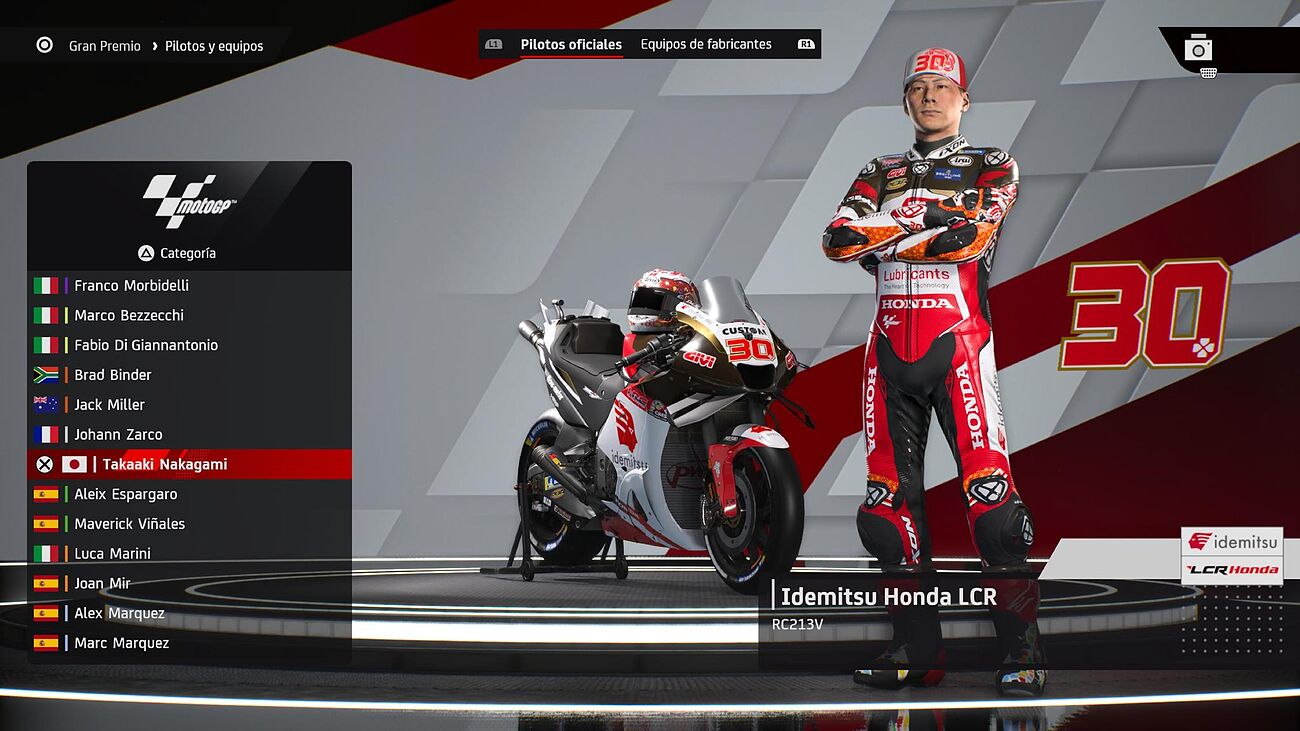
Task: Activate the camera photo mode icon
Action: click(1198, 48)
